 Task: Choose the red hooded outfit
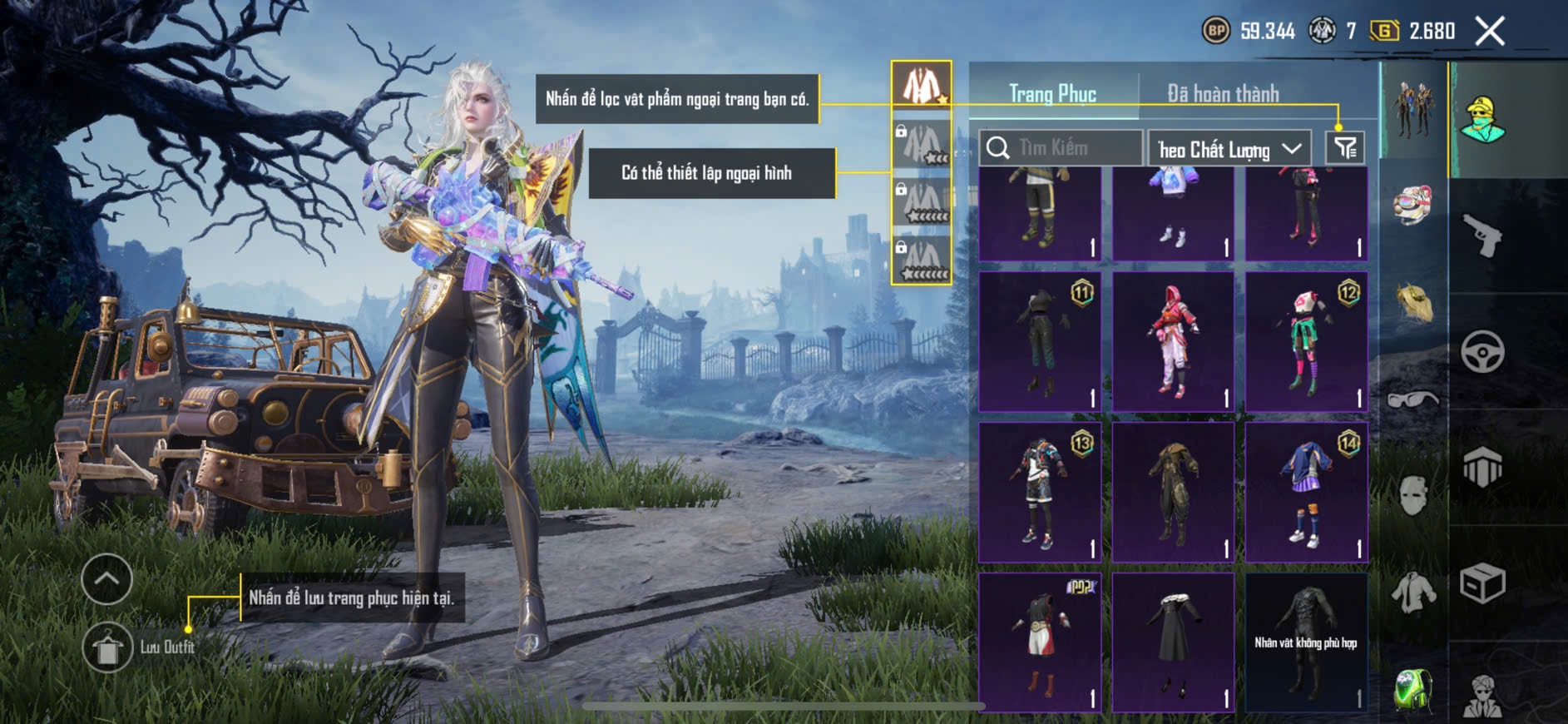pyautogui.click(x=1173, y=342)
